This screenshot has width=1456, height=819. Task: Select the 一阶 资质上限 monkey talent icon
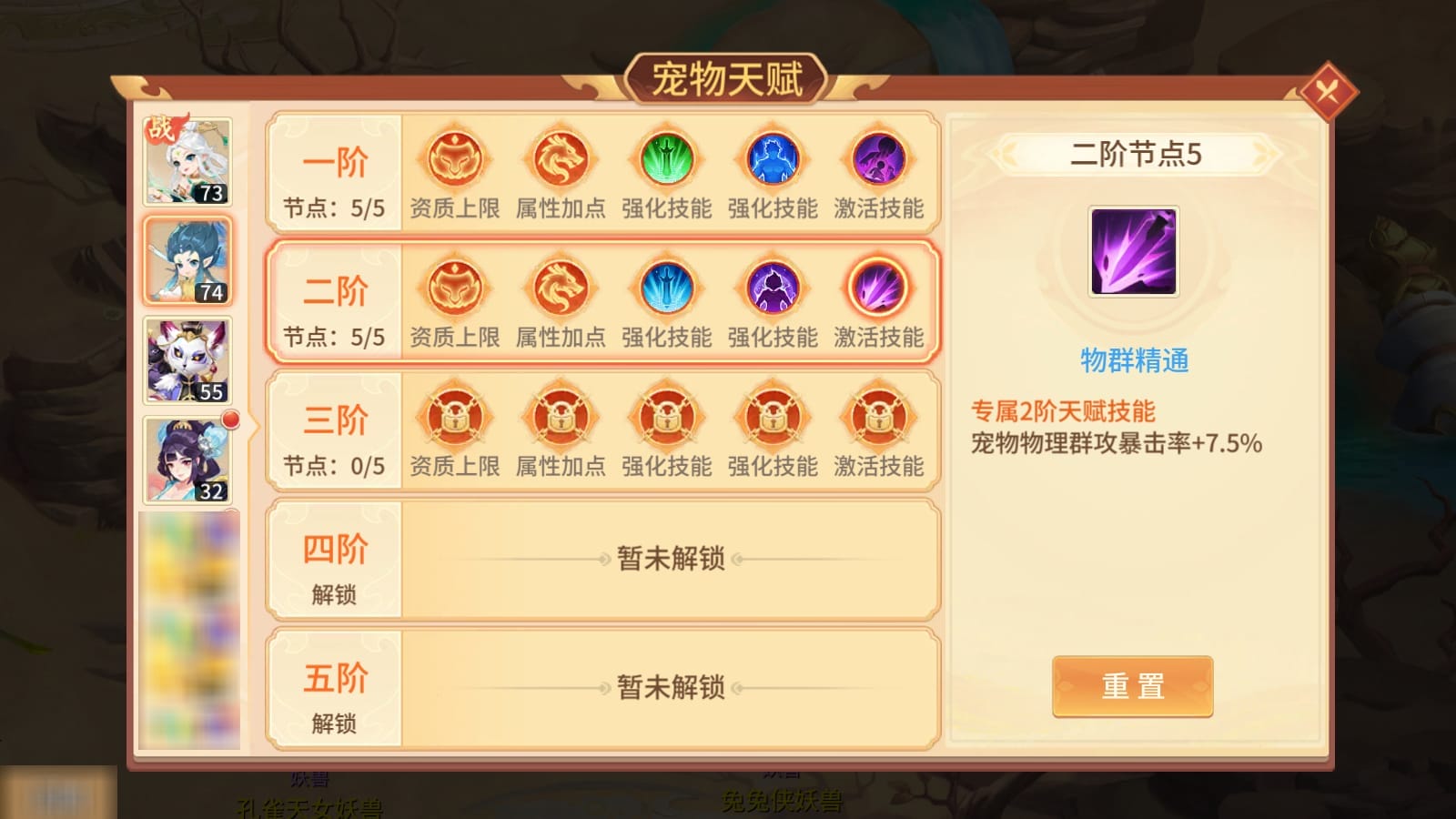[x=453, y=159]
